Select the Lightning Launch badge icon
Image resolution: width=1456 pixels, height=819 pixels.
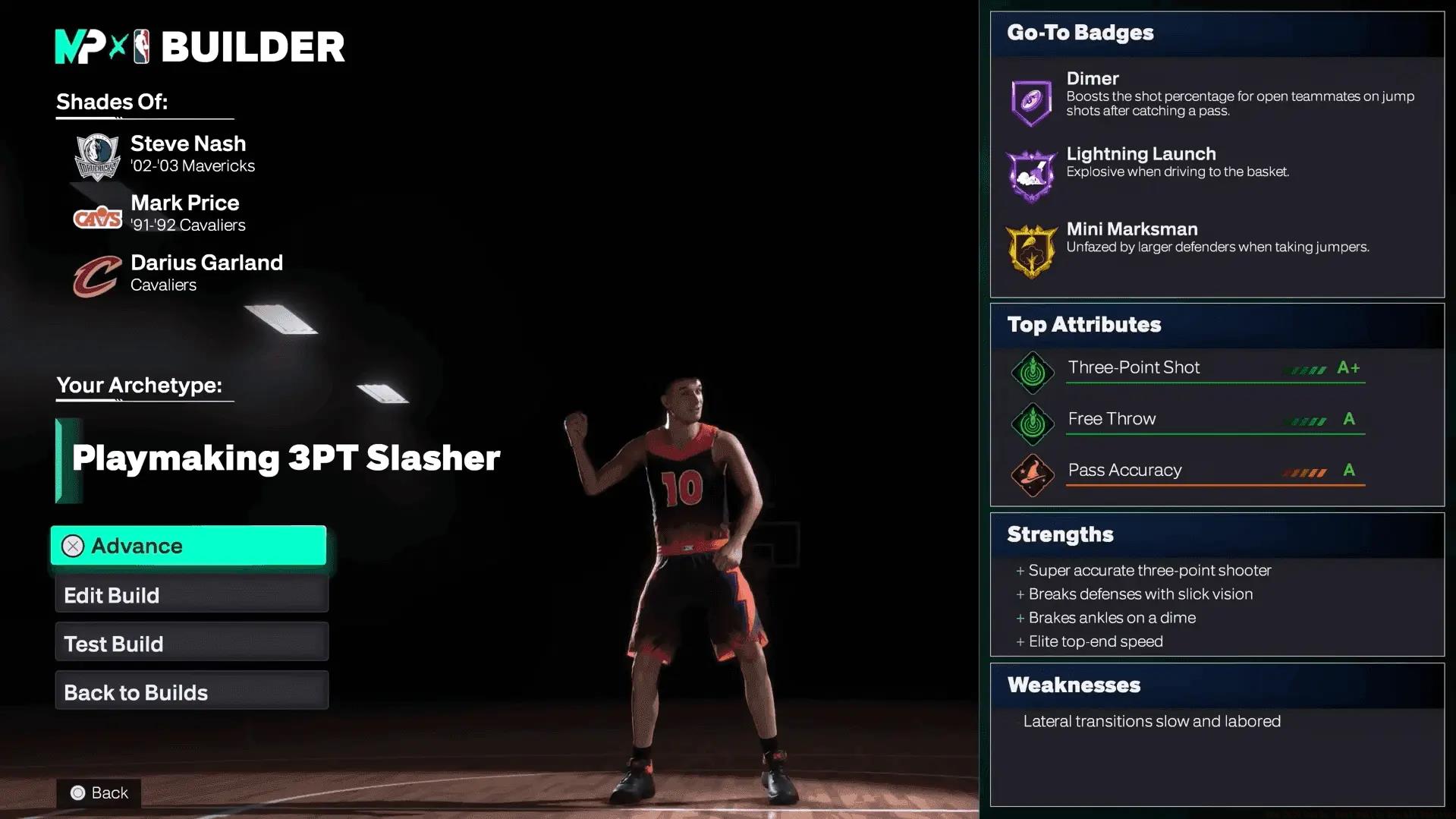[1031, 176]
